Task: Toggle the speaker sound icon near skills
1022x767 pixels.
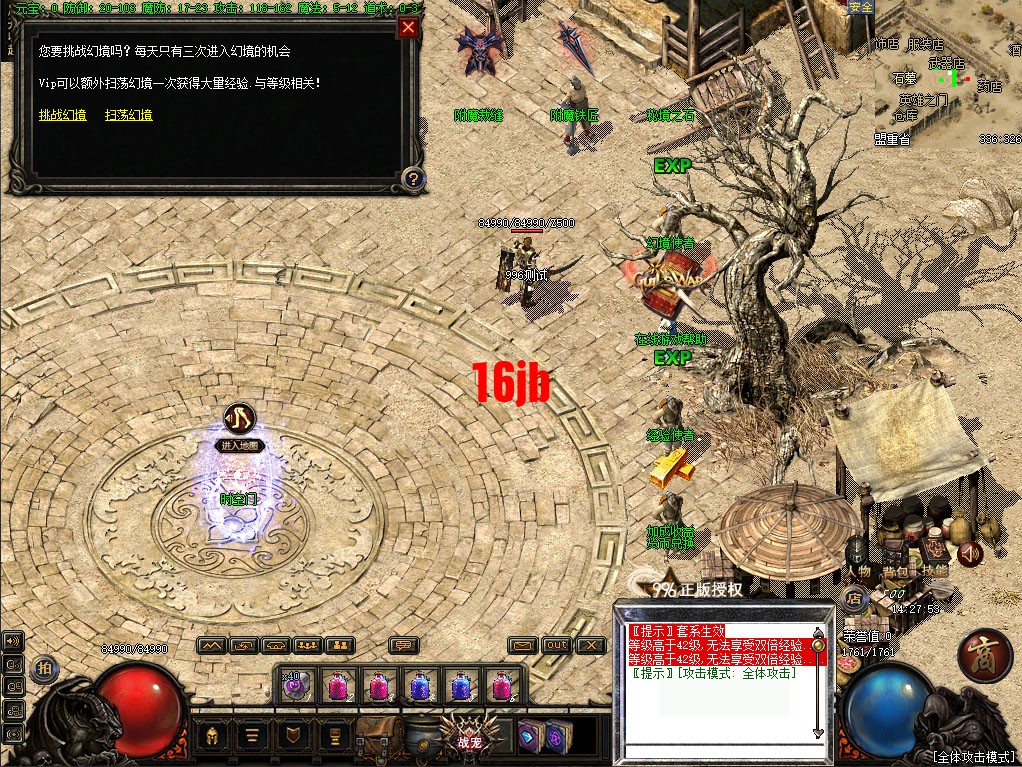Action: click(x=969, y=553)
